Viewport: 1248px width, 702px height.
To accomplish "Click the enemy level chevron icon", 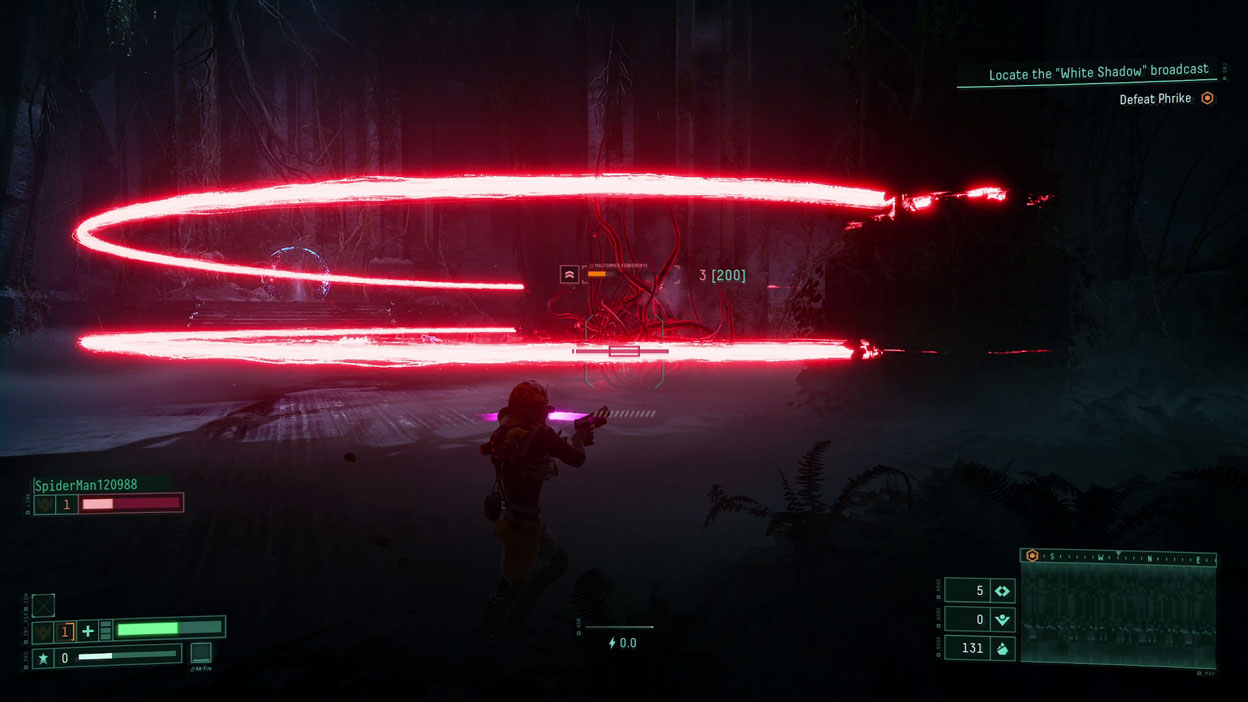I will pyautogui.click(x=569, y=274).
